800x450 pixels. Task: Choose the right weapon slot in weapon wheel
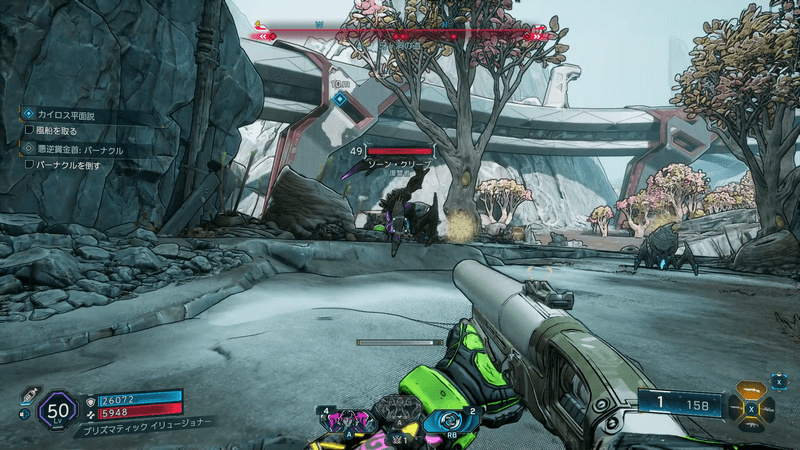point(766,409)
